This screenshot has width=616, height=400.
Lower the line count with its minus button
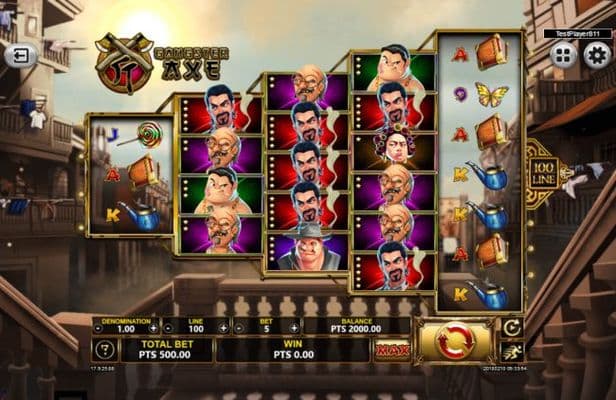tap(168, 327)
